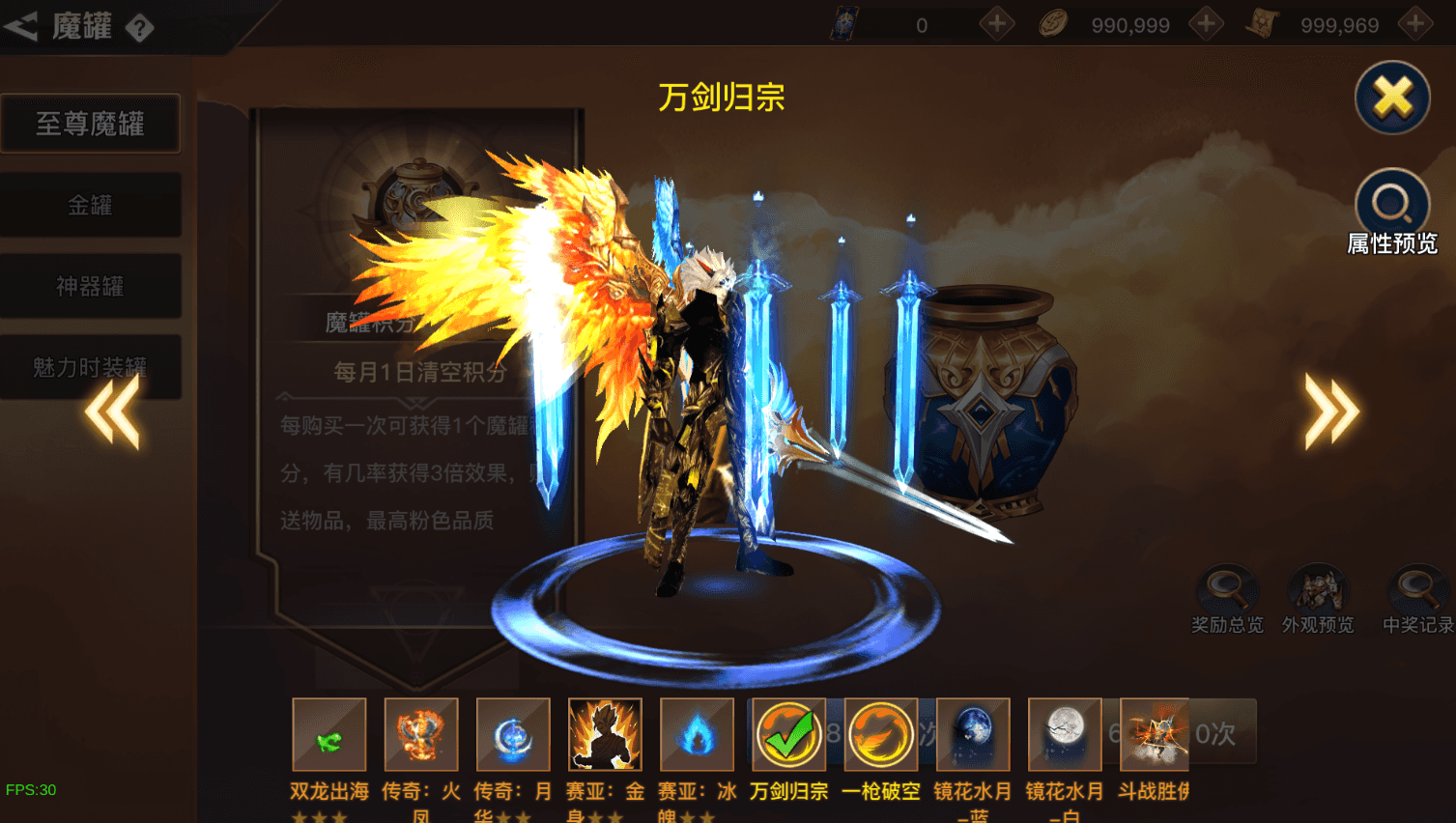Select the 赛亚：金身 thumbnail

coord(605,734)
